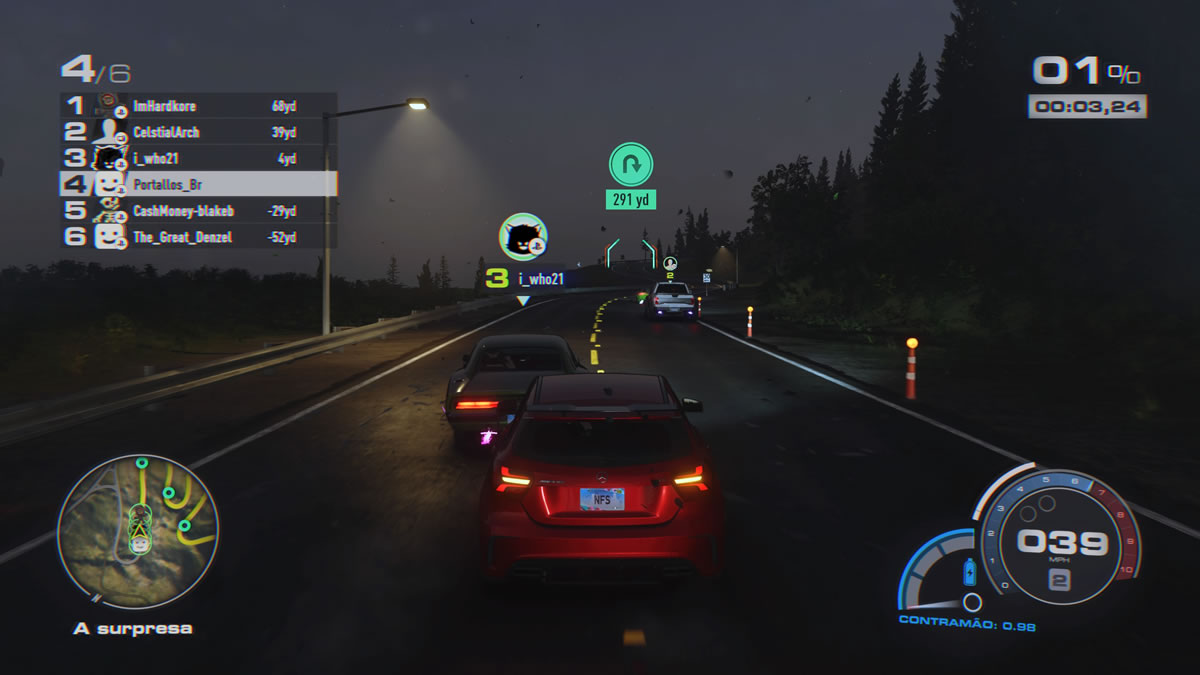Click the blue nitrous bottle icon
The width and height of the screenshot is (1200, 675).
click(968, 572)
